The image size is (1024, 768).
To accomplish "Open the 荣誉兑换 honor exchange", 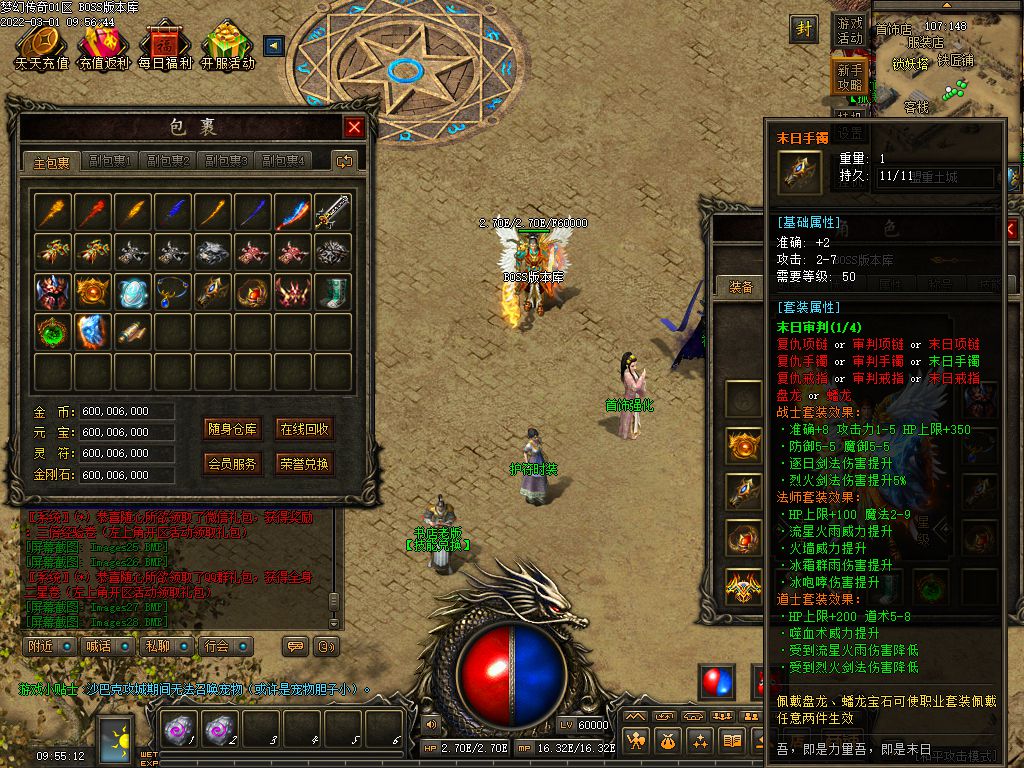I will tap(304, 464).
